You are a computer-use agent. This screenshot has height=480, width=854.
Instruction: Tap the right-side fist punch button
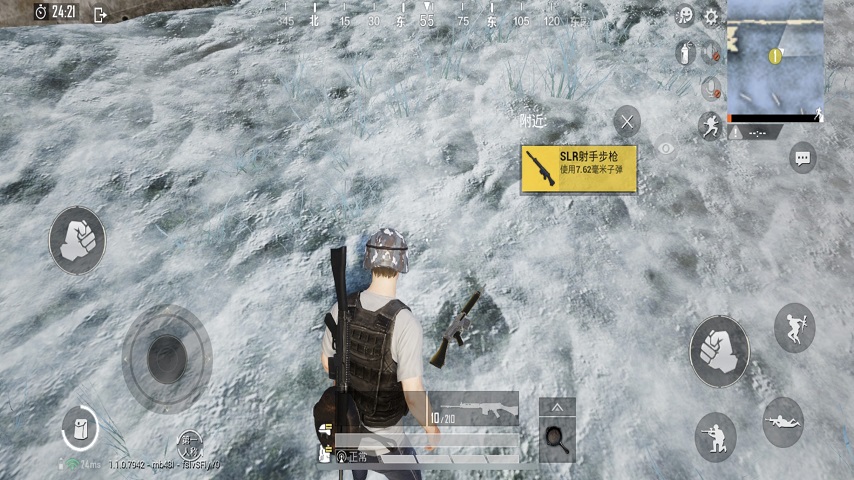click(718, 351)
